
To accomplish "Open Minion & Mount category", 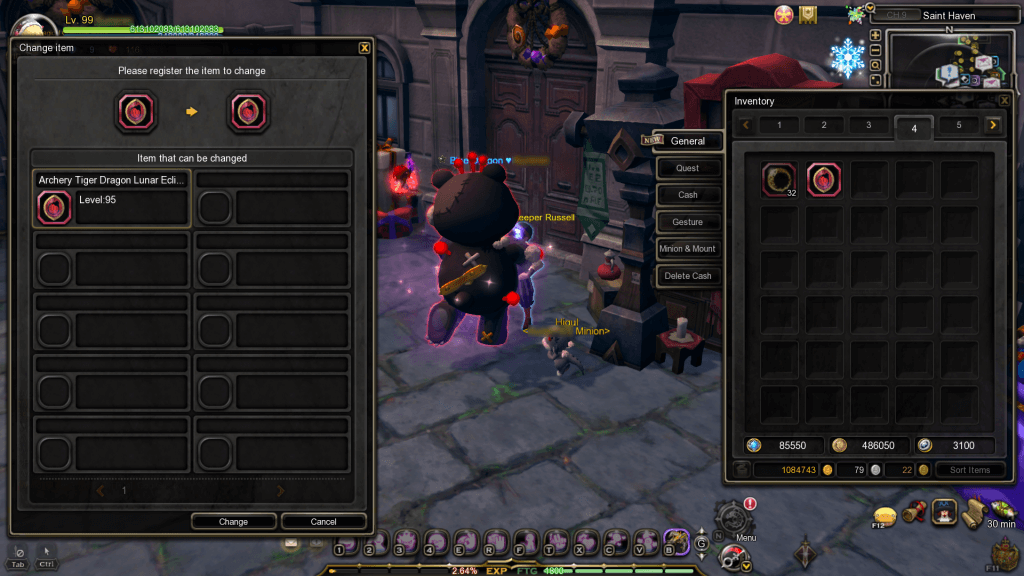I will click(x=687, y=249).
